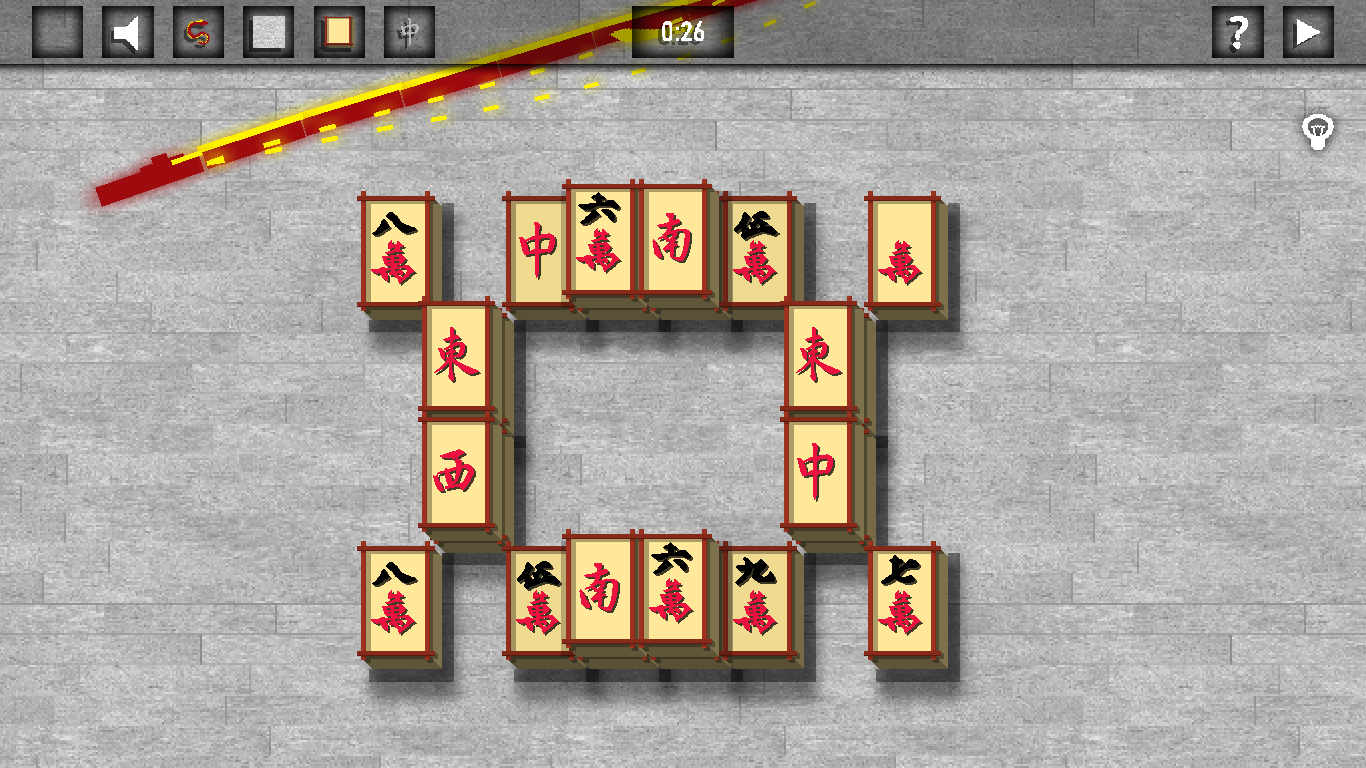1366x768 pixels.
Task: Mute the game sound with the speaker icon
Action: coord(127,31)
